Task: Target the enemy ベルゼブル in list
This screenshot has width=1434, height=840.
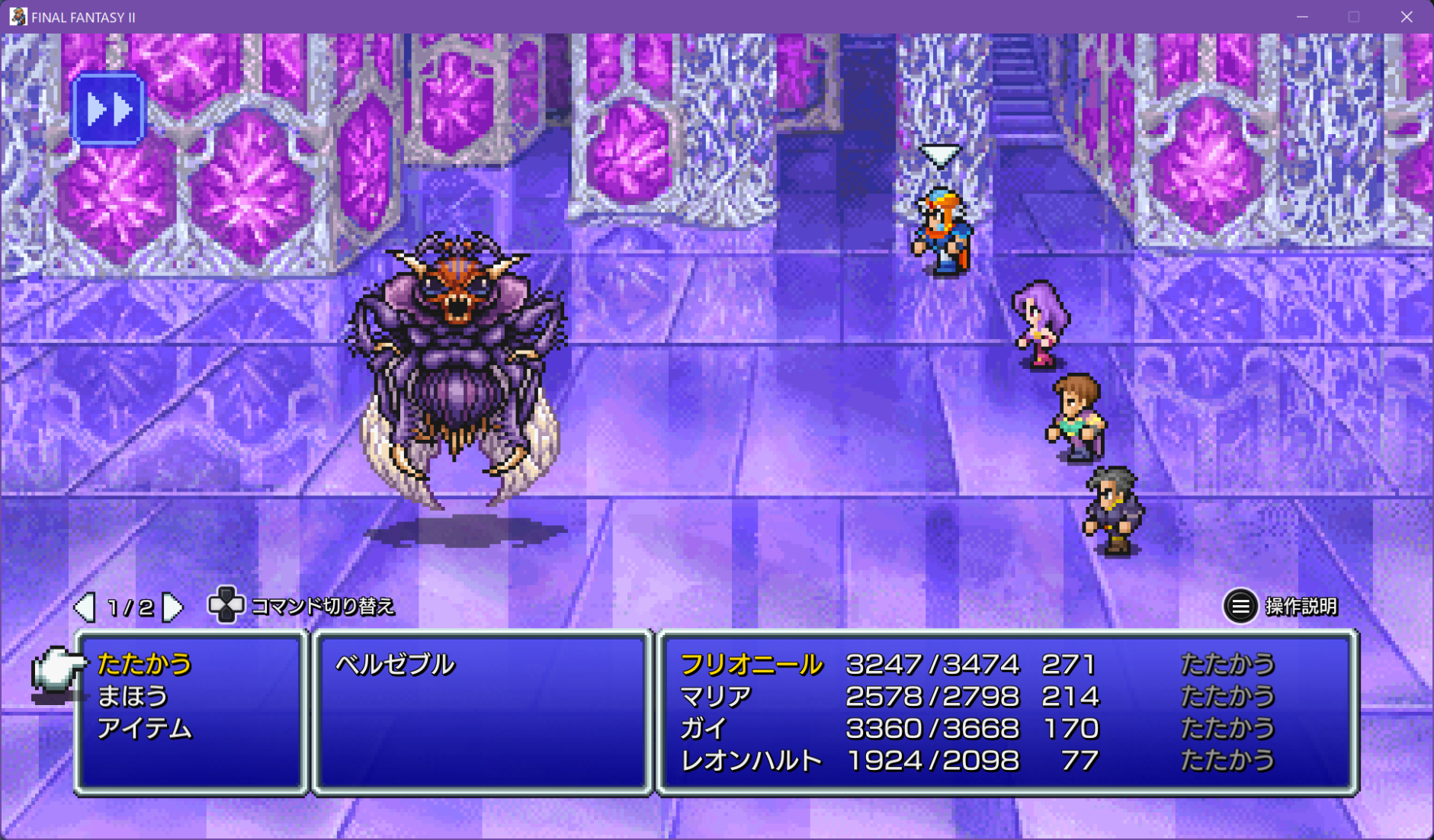Action: coord(395,664)
